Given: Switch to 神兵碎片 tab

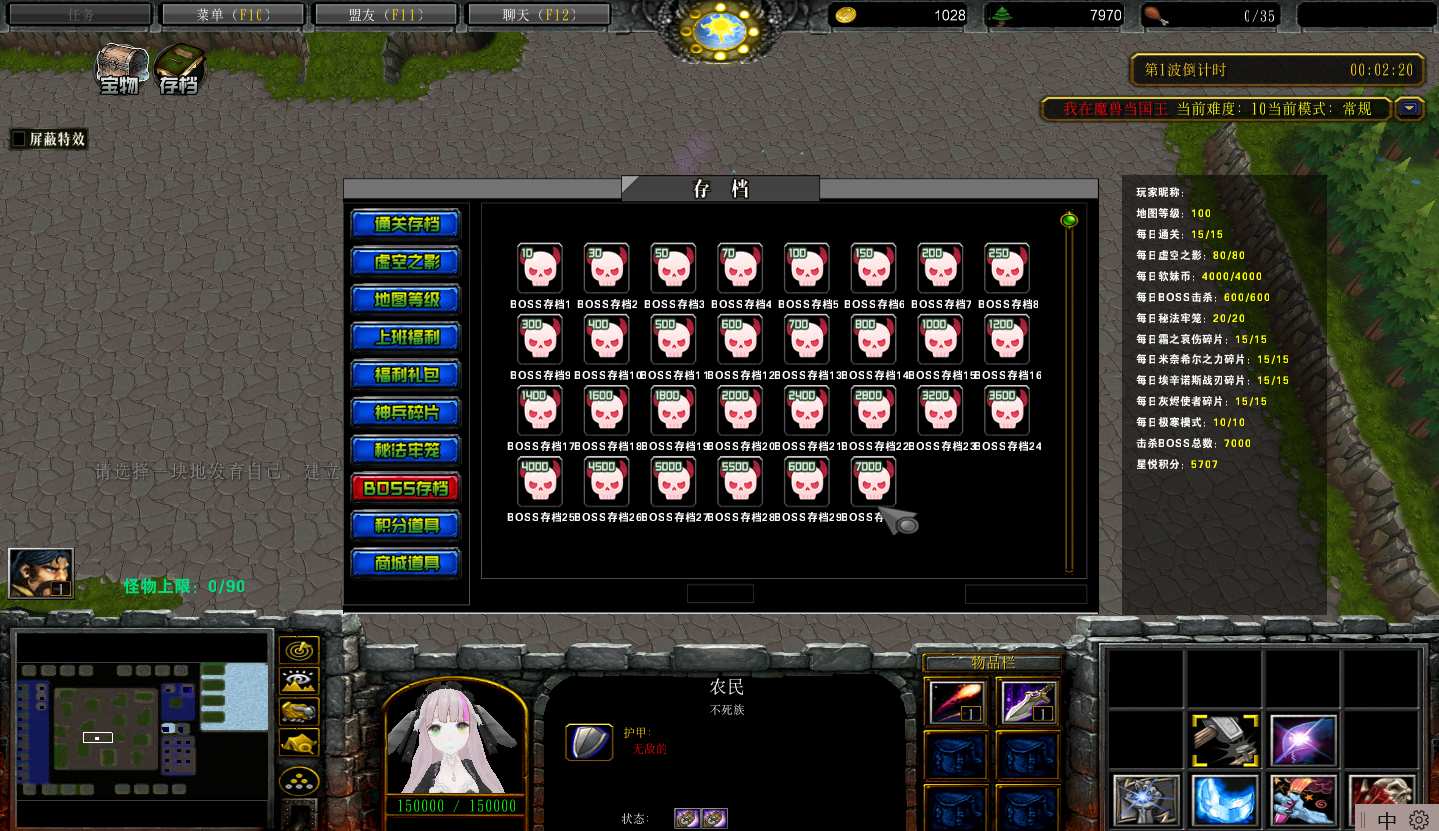Looking at the screenshot, I should point(405,413).
